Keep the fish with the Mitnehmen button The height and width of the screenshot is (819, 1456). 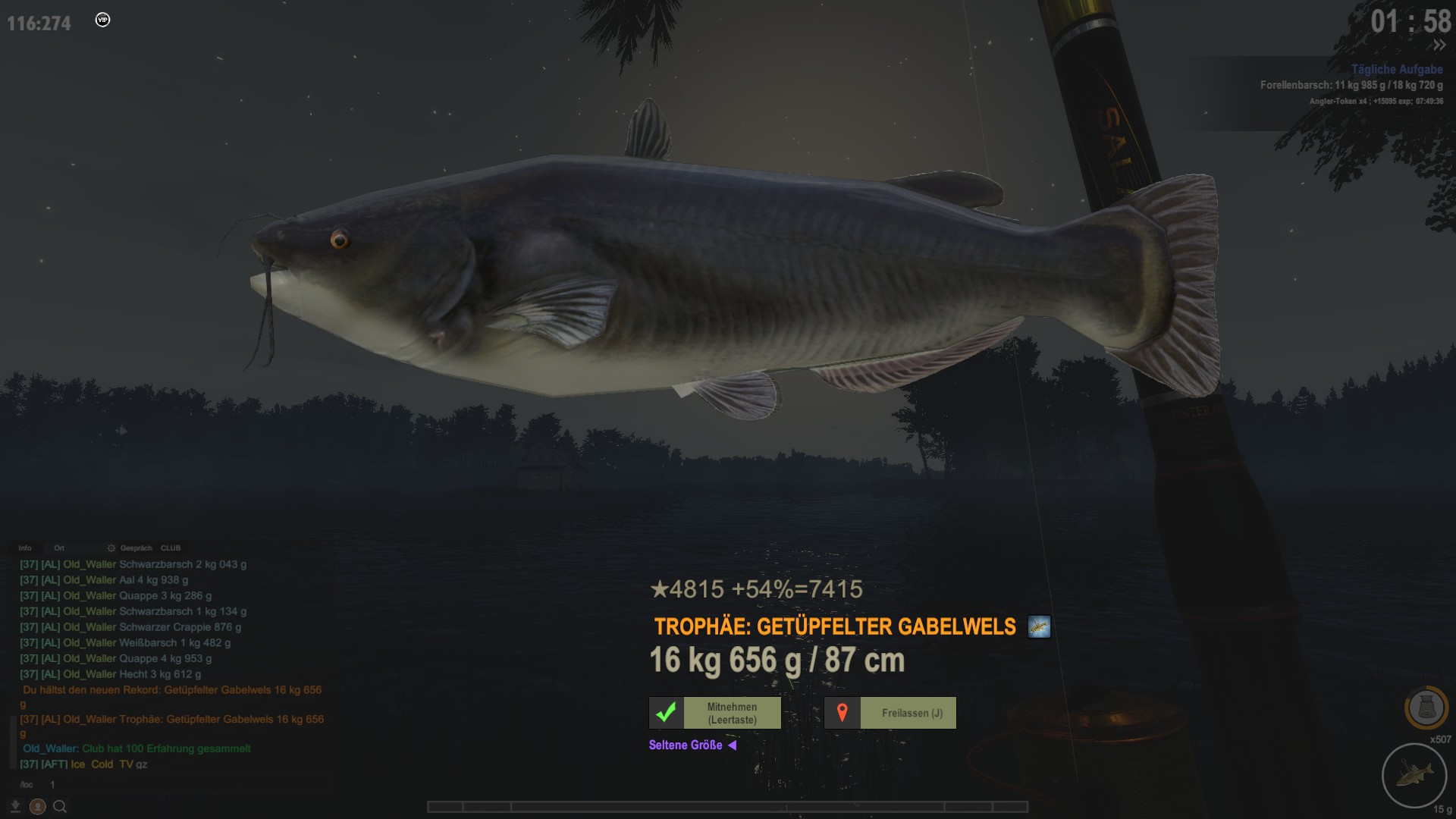(715, 713)
